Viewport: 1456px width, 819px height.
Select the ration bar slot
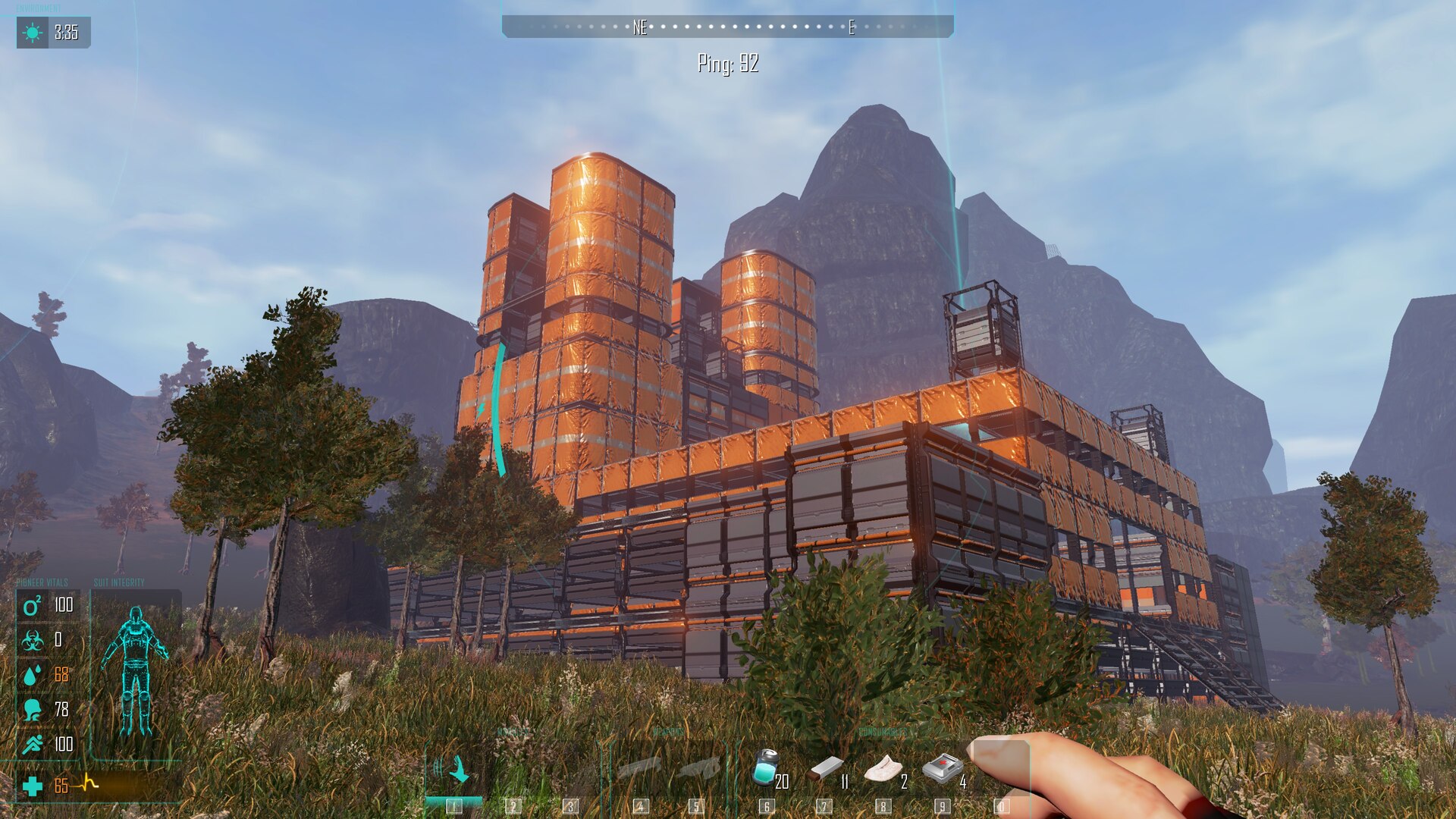click(826, 769)
